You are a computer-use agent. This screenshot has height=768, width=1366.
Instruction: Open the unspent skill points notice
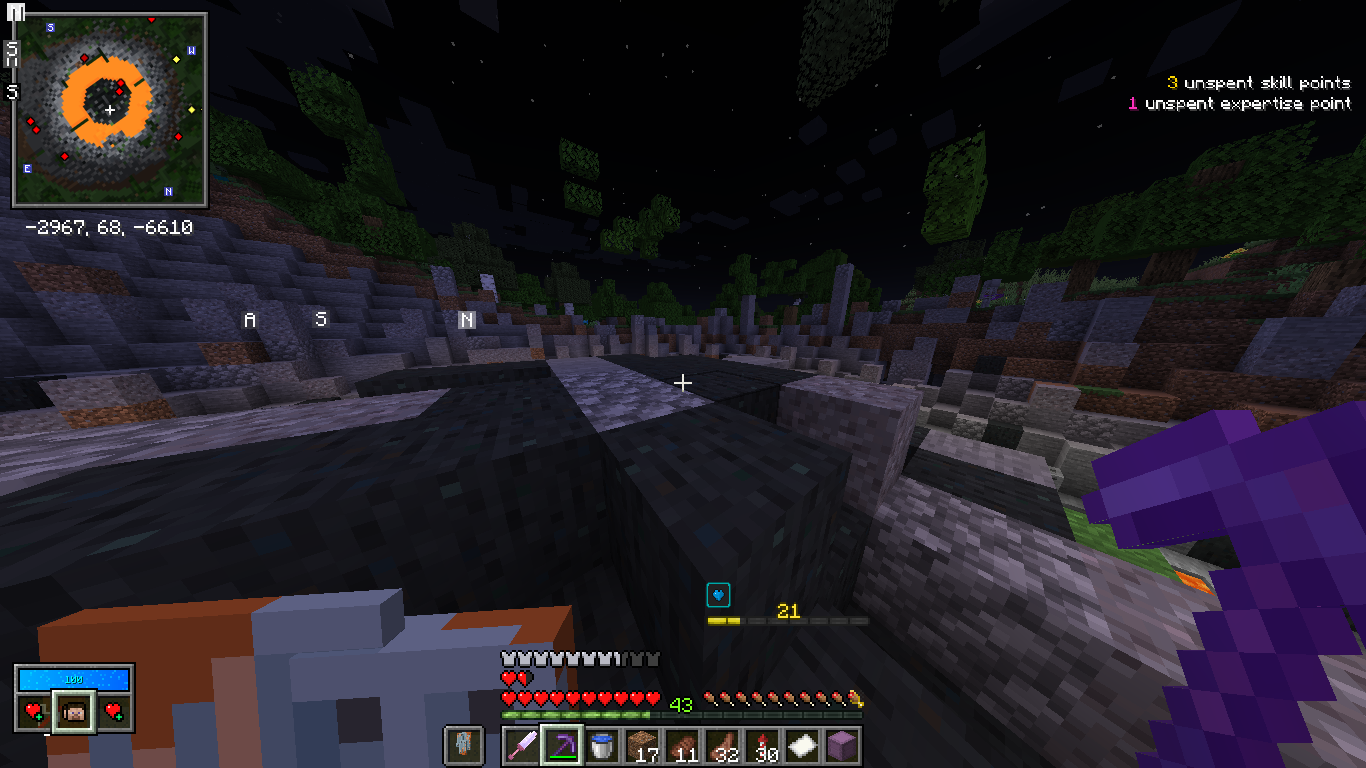click(1258, 83)
